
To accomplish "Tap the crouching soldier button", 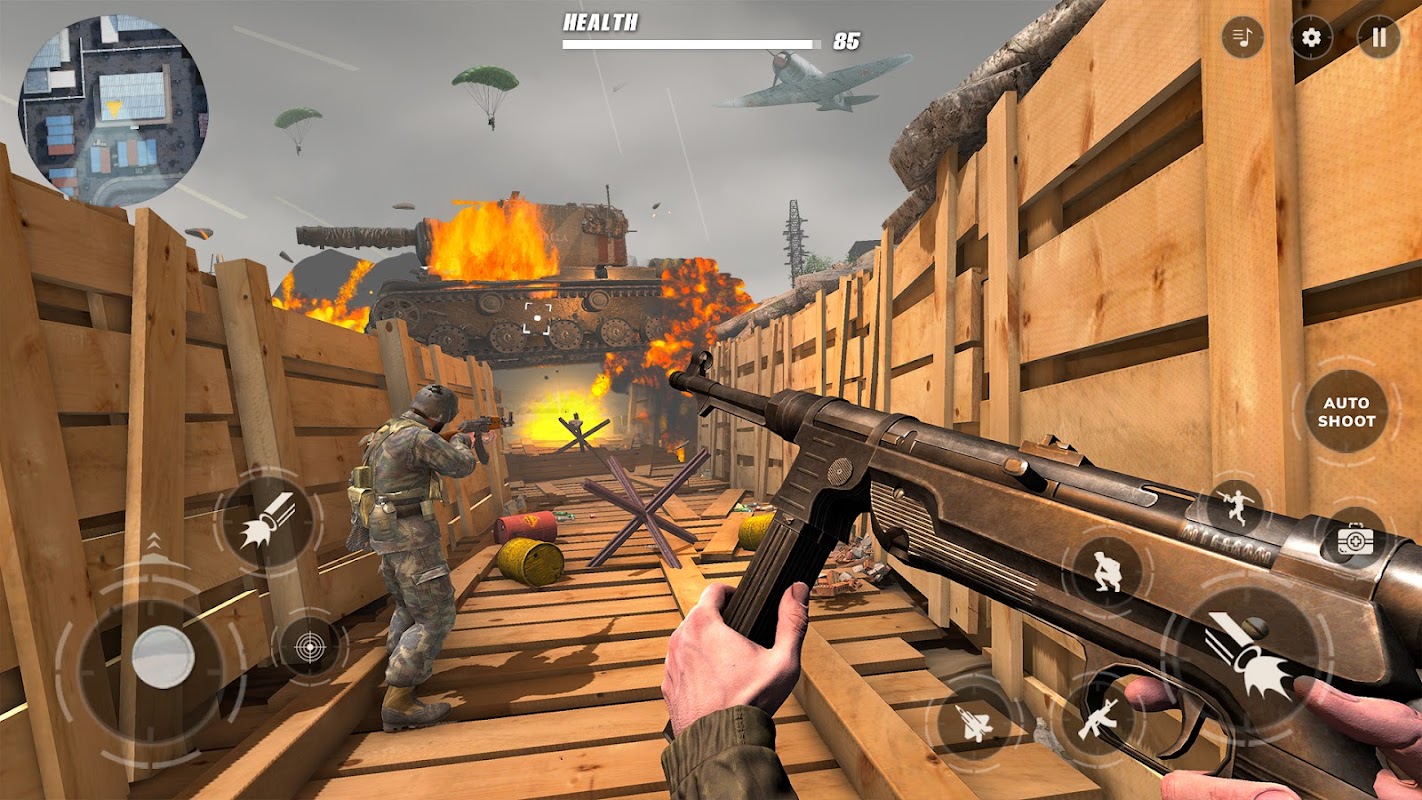I will click(x=1107, y=571).
